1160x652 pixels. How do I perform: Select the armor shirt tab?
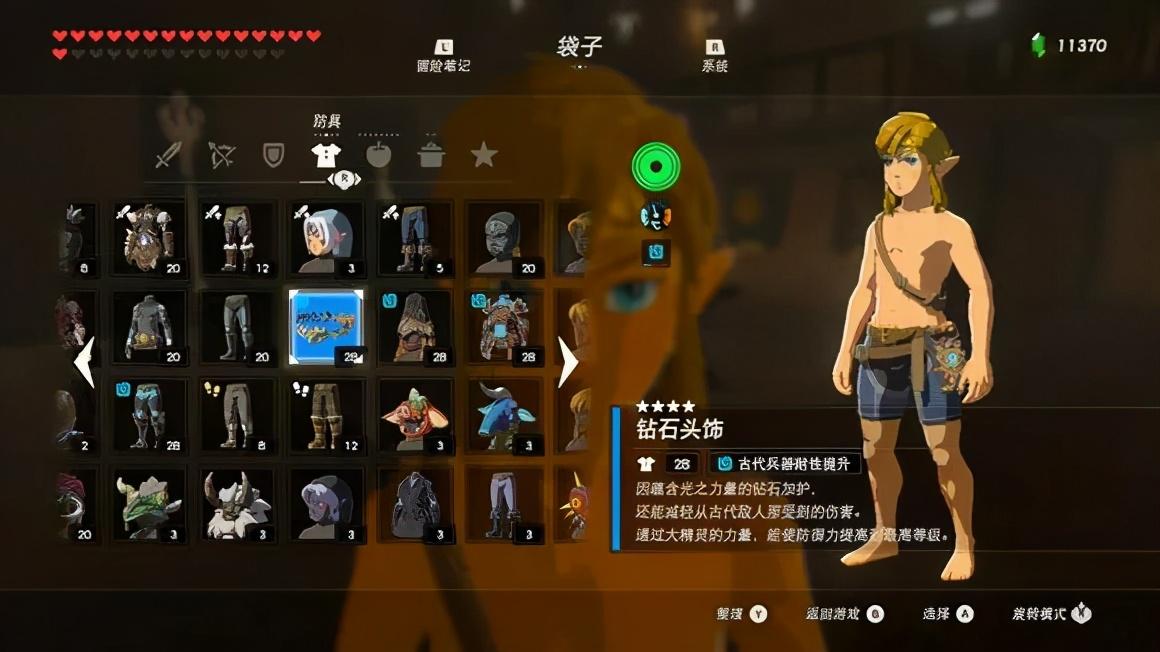(326, 155)
